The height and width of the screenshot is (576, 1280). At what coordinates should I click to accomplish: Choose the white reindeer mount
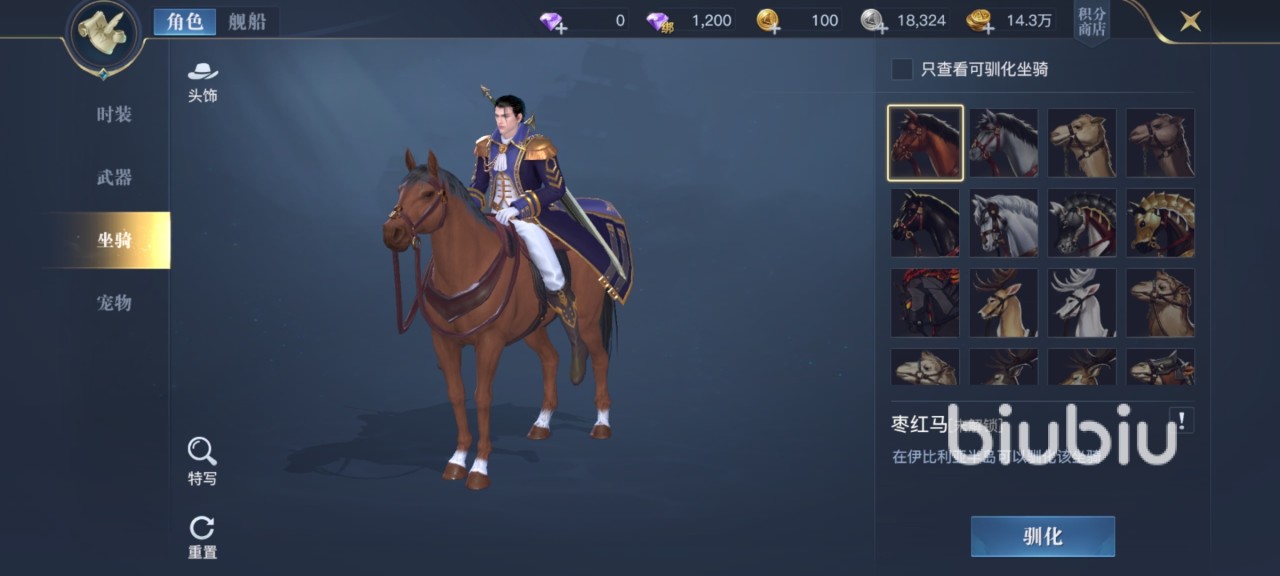point(1082,302)
